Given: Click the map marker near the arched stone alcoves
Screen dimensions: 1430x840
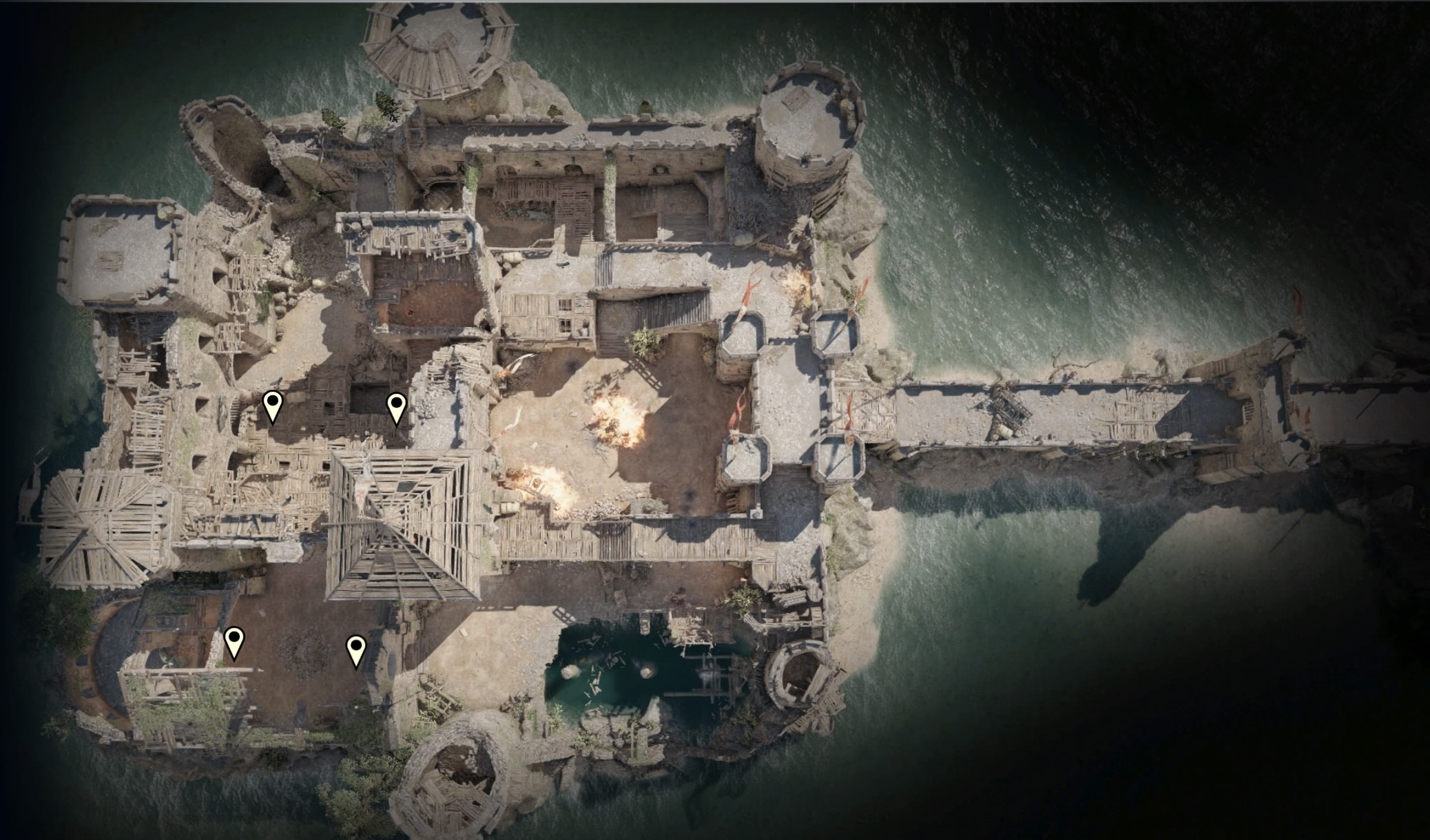Looking at the screenshot, I should pyautogui.click(x=273, y=406).
